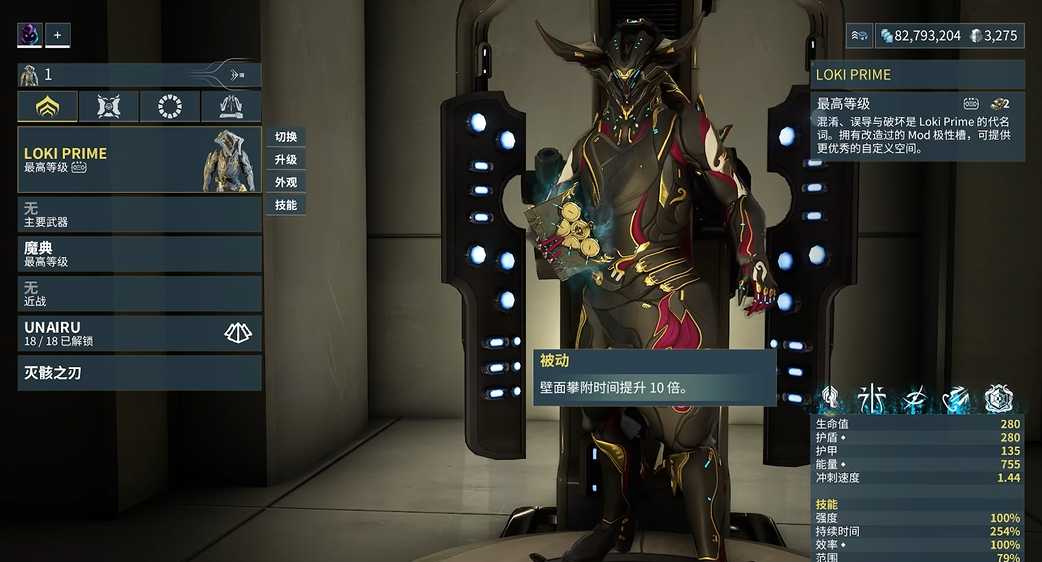The image size is (1042, 562).
Task: Select the 灭骸之刃 row
Action: pyautogui.click(x=139, y=373)
